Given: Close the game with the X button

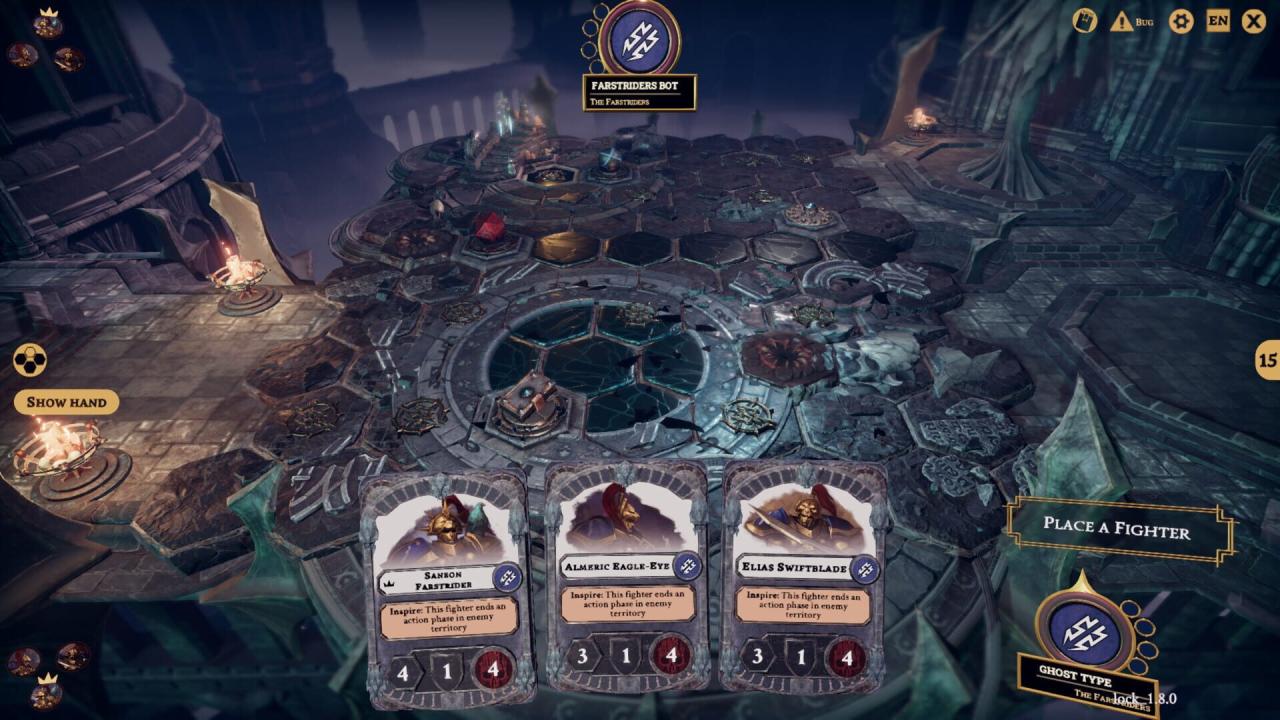Looking at the screenshot, I should [1253, 21].
